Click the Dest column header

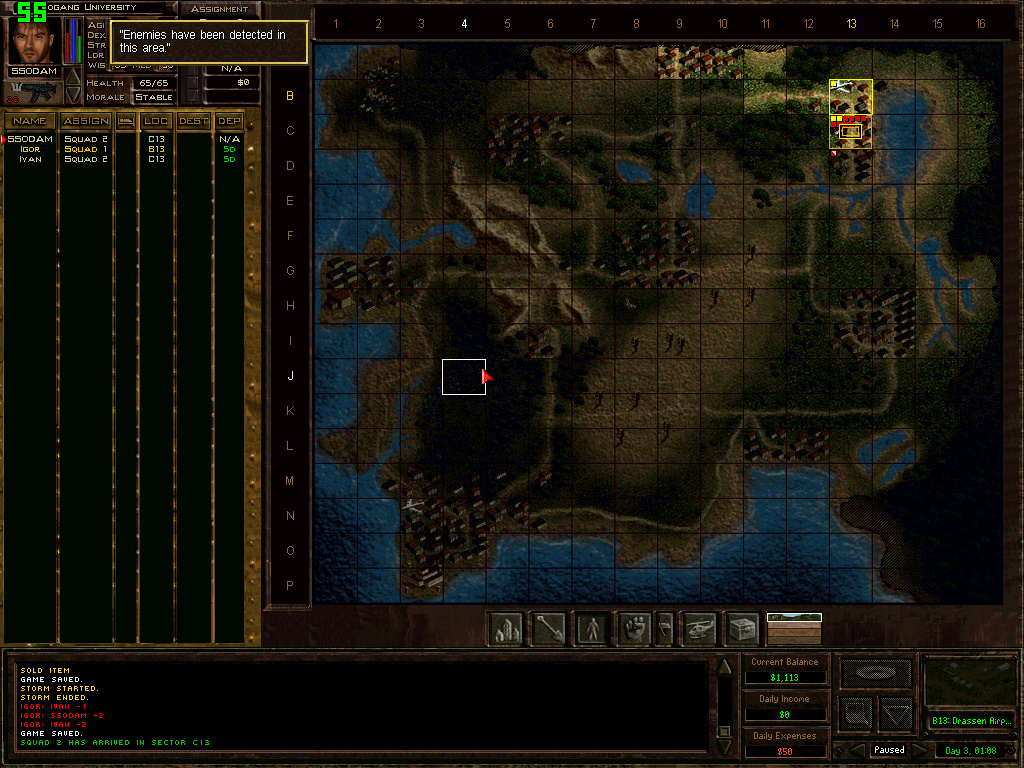[194, 121]
